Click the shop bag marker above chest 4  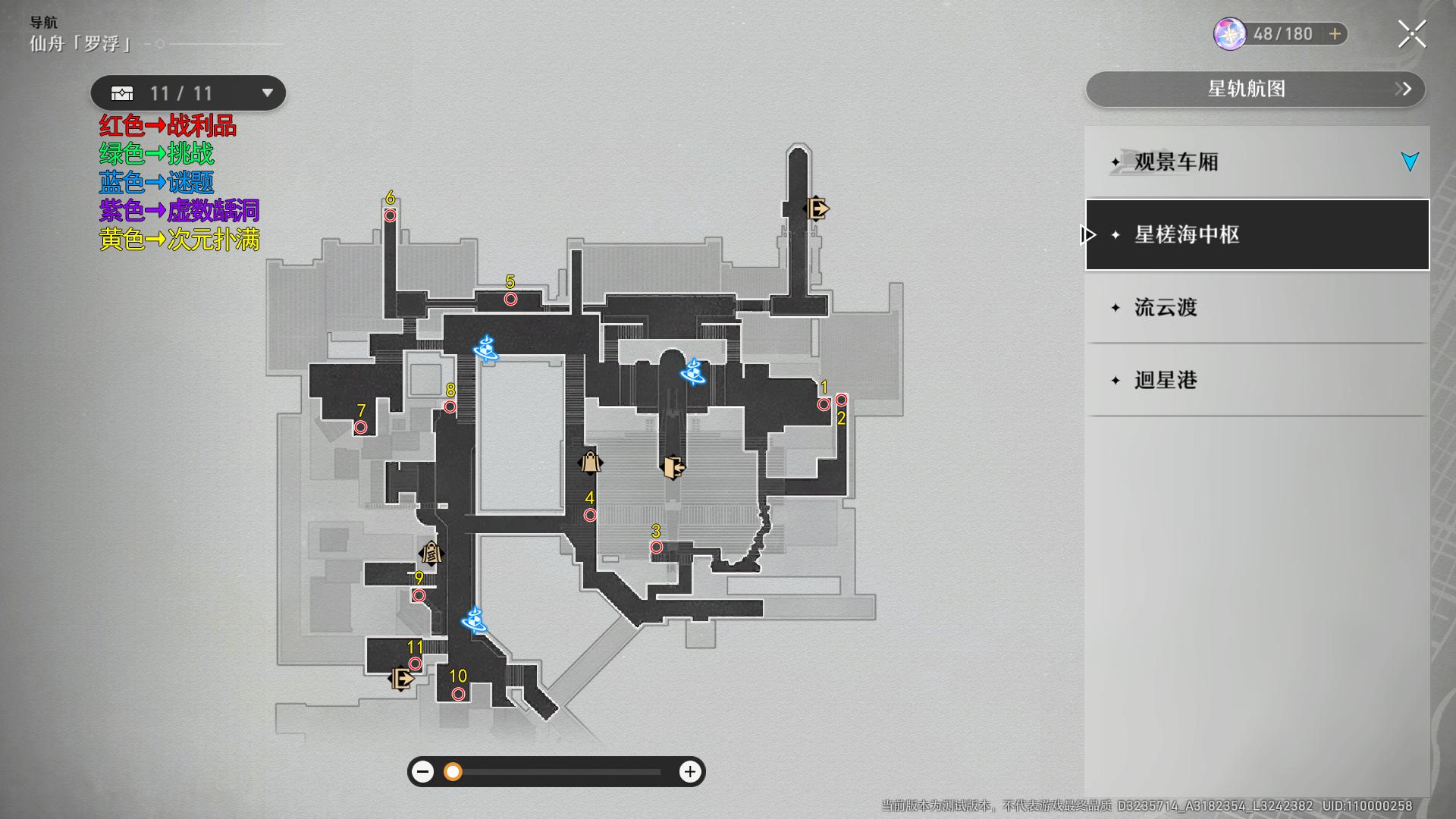pos(590,462)
